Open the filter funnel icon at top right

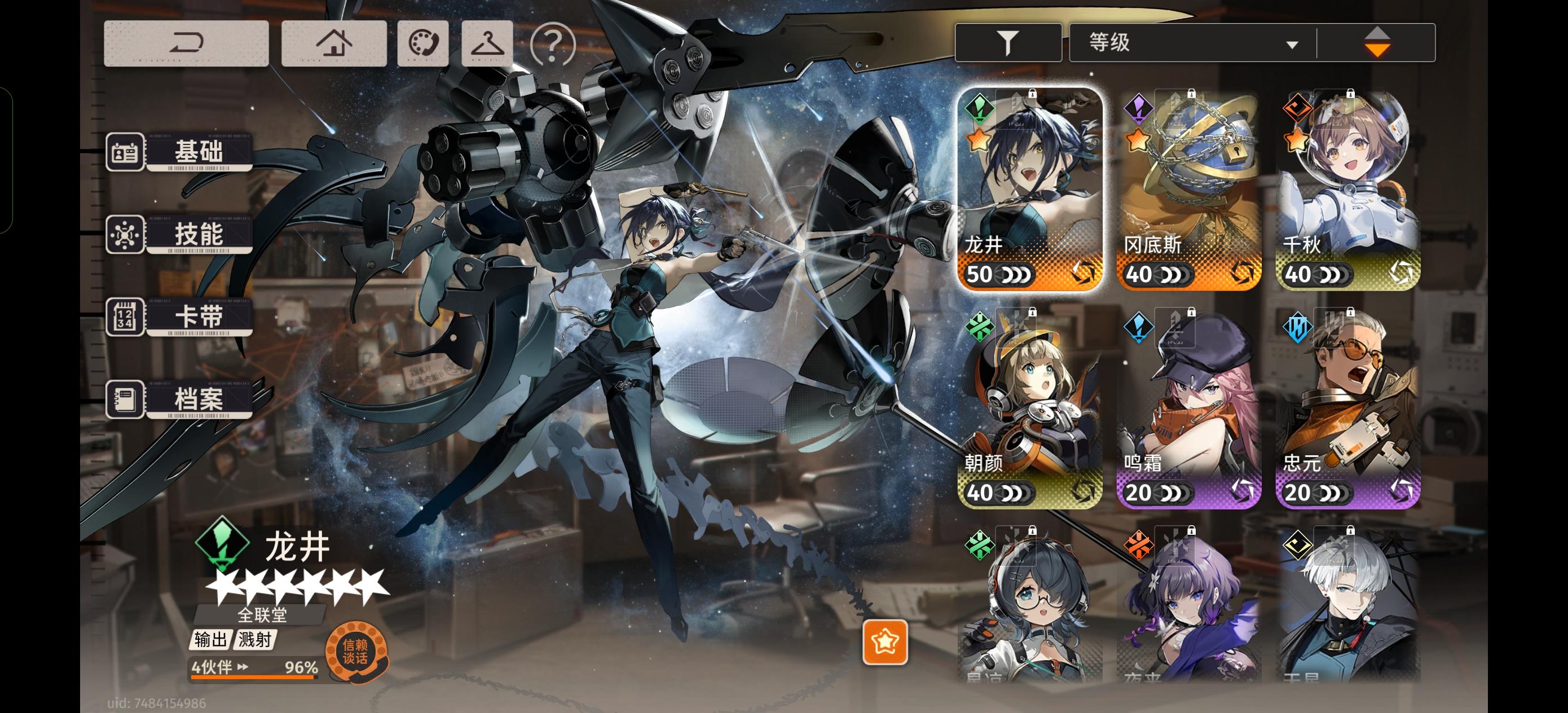[x=1007, y=41]
